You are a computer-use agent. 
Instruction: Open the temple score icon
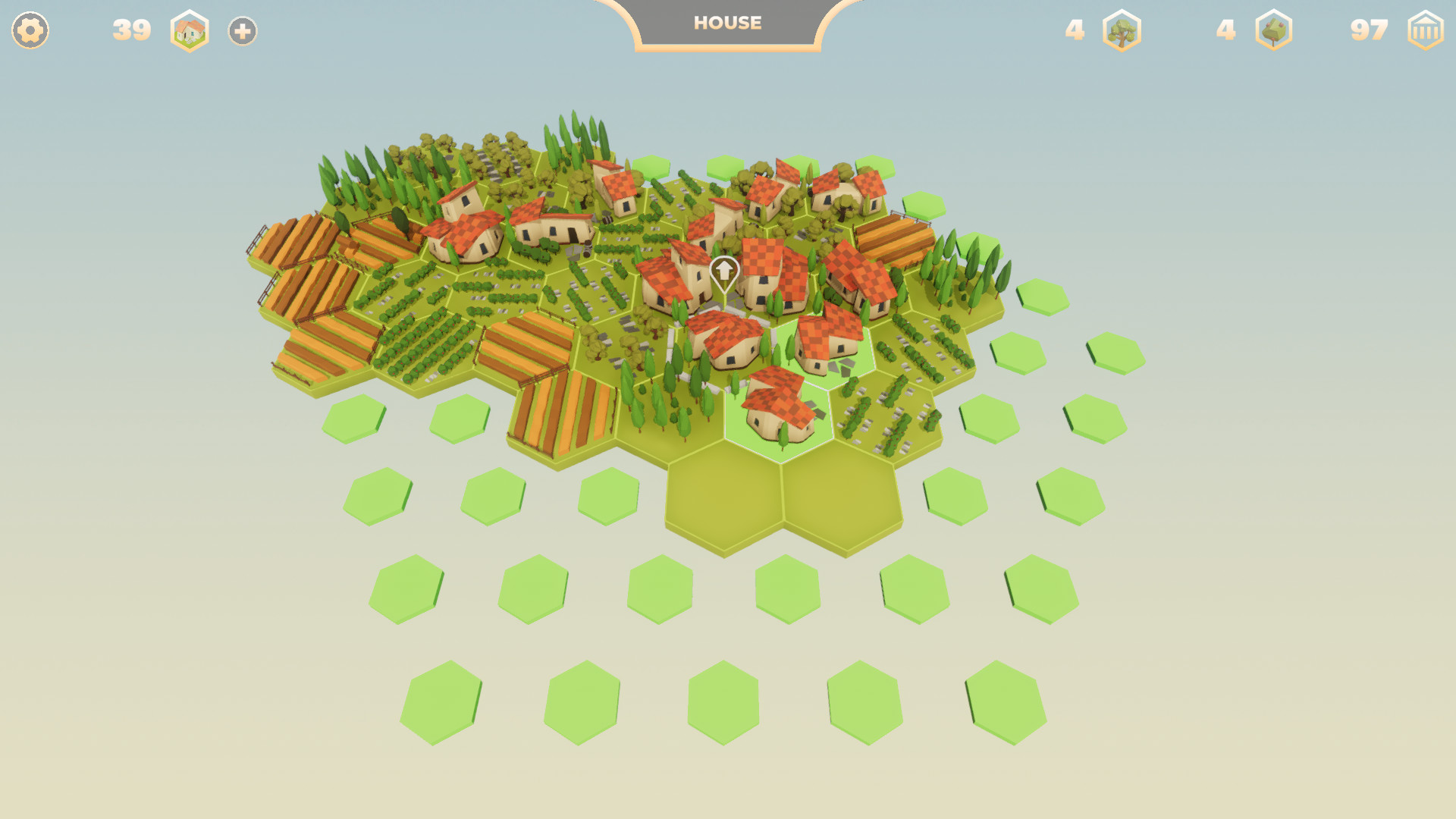point(1424,31)
